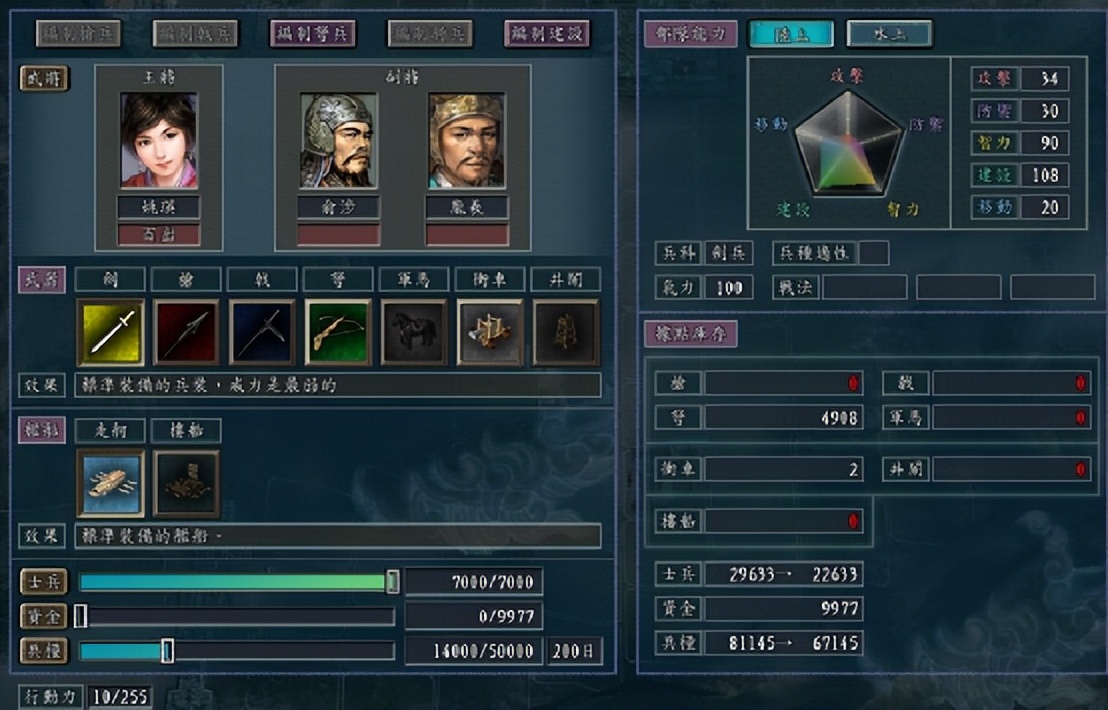Viewport: 1108px width, 710px height.
Task: Switch to the 水上 water ability tab
Action: [x=889, y=34]
